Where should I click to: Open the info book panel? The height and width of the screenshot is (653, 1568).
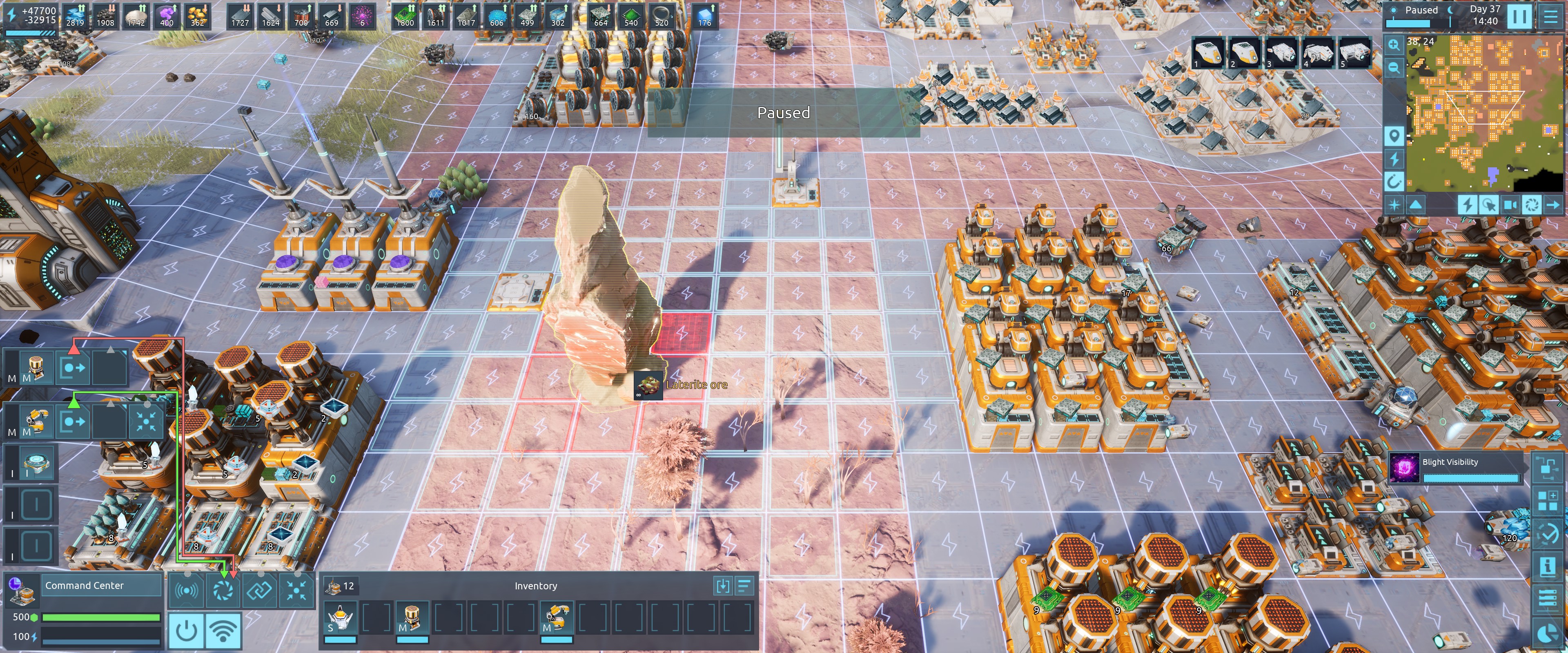click(1547, 566)
